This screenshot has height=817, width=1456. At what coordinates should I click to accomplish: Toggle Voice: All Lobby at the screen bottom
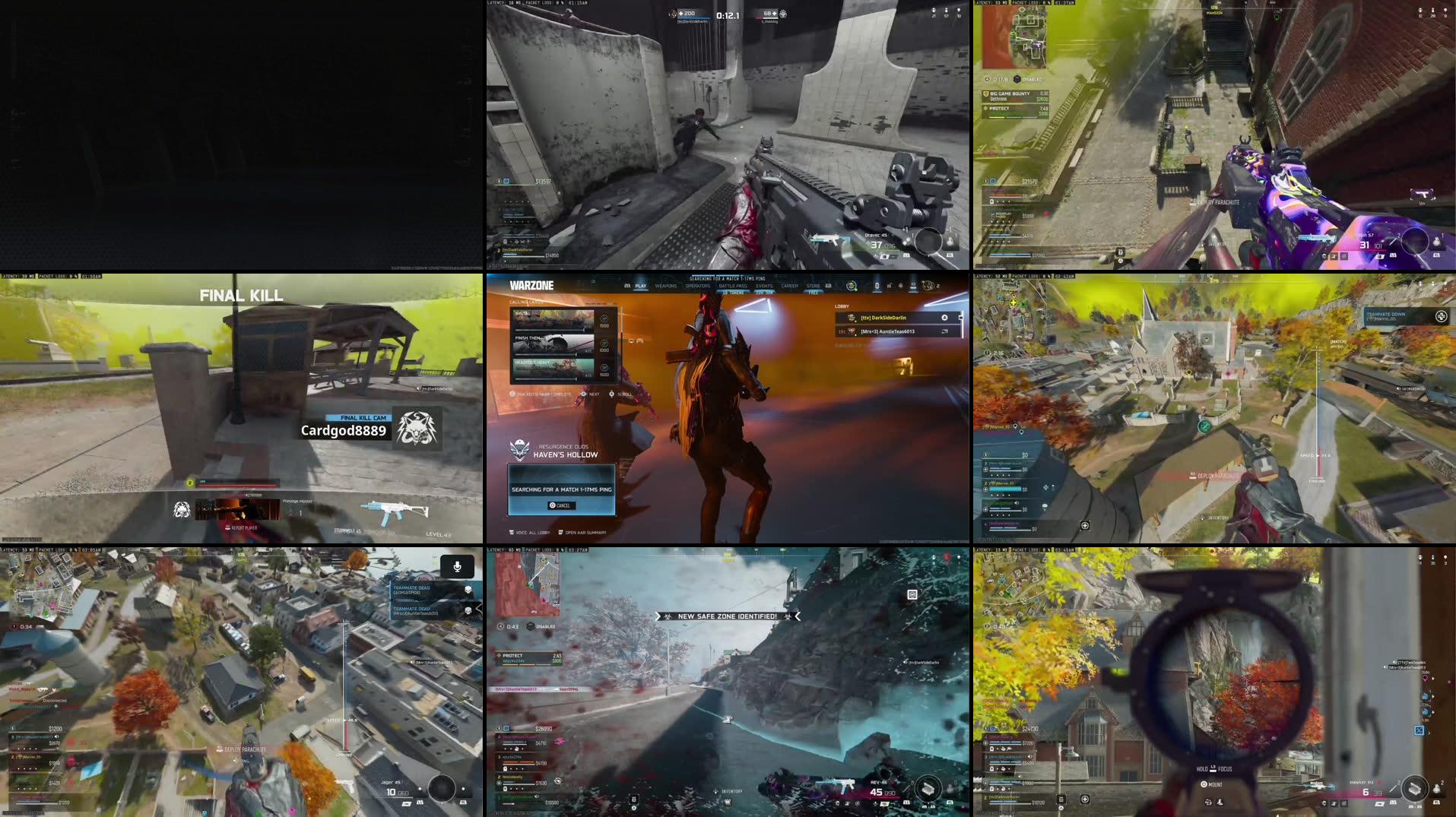528,534
